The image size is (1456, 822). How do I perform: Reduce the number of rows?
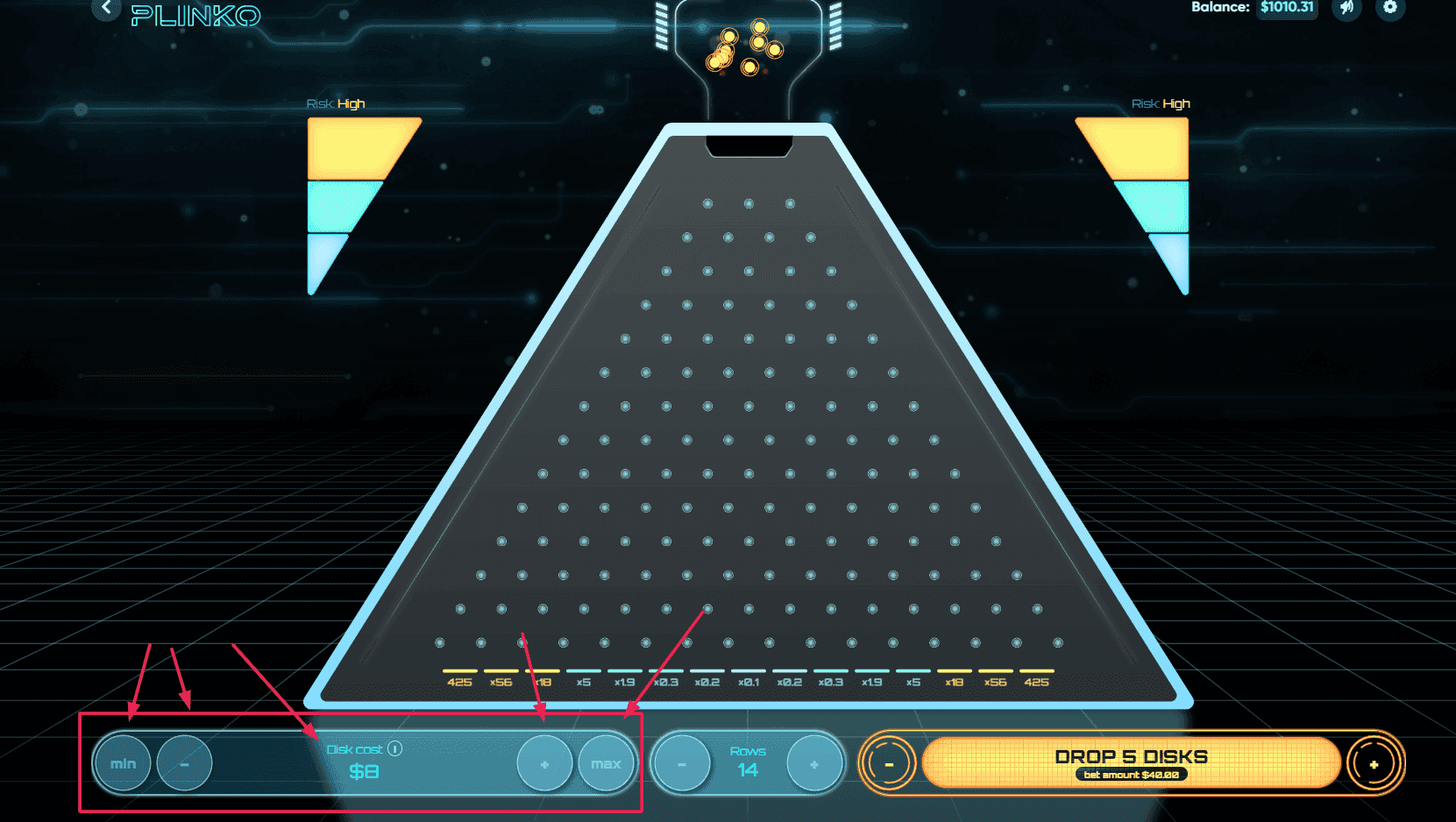pos(681,764)
